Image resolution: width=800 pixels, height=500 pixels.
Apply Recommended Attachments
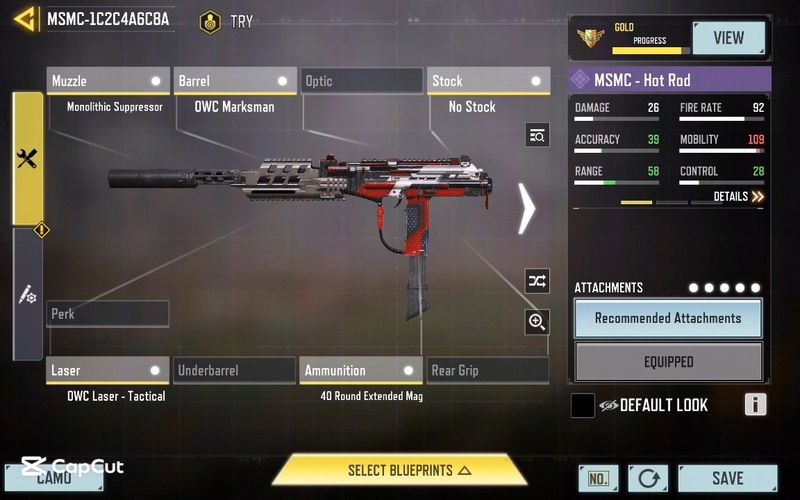[x=668, y=318]
